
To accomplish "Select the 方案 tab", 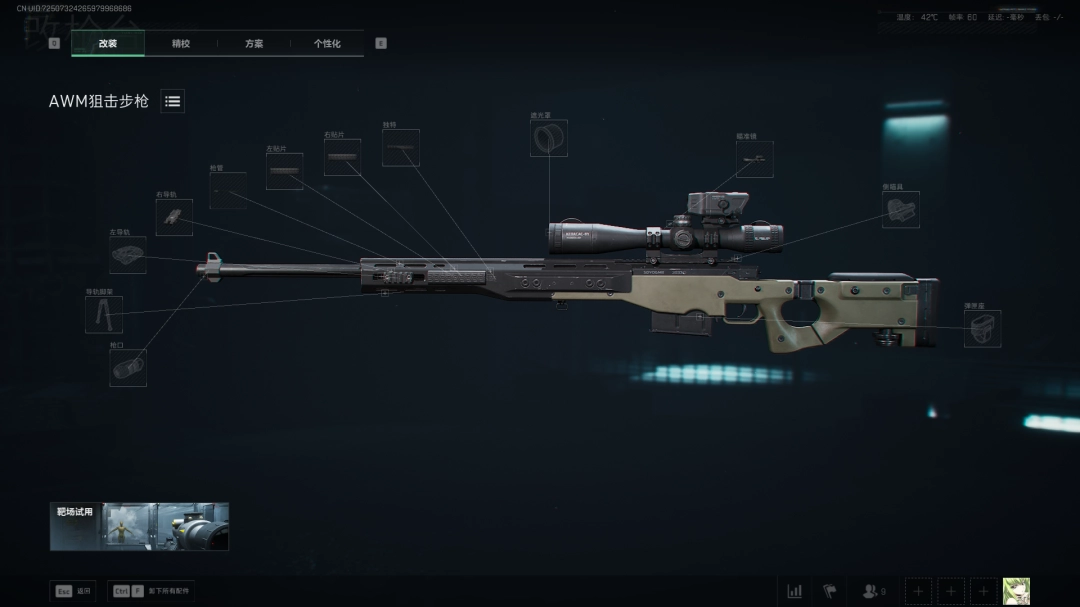I will (254, 44).
